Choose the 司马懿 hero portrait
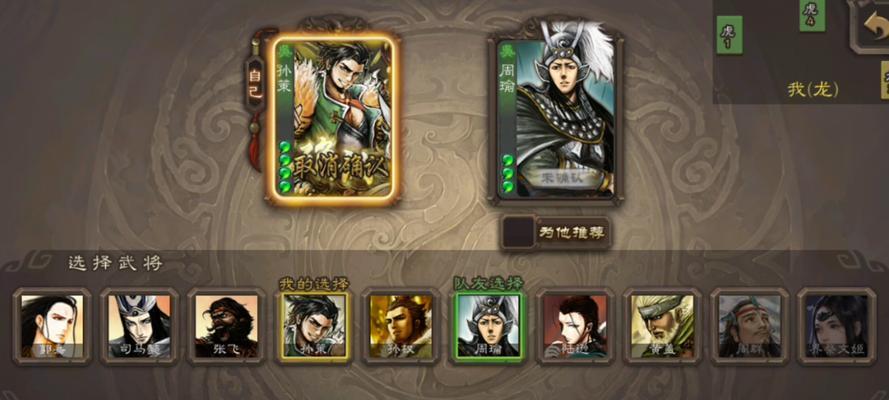Screen dimensions: 889x400 point(139,326)
